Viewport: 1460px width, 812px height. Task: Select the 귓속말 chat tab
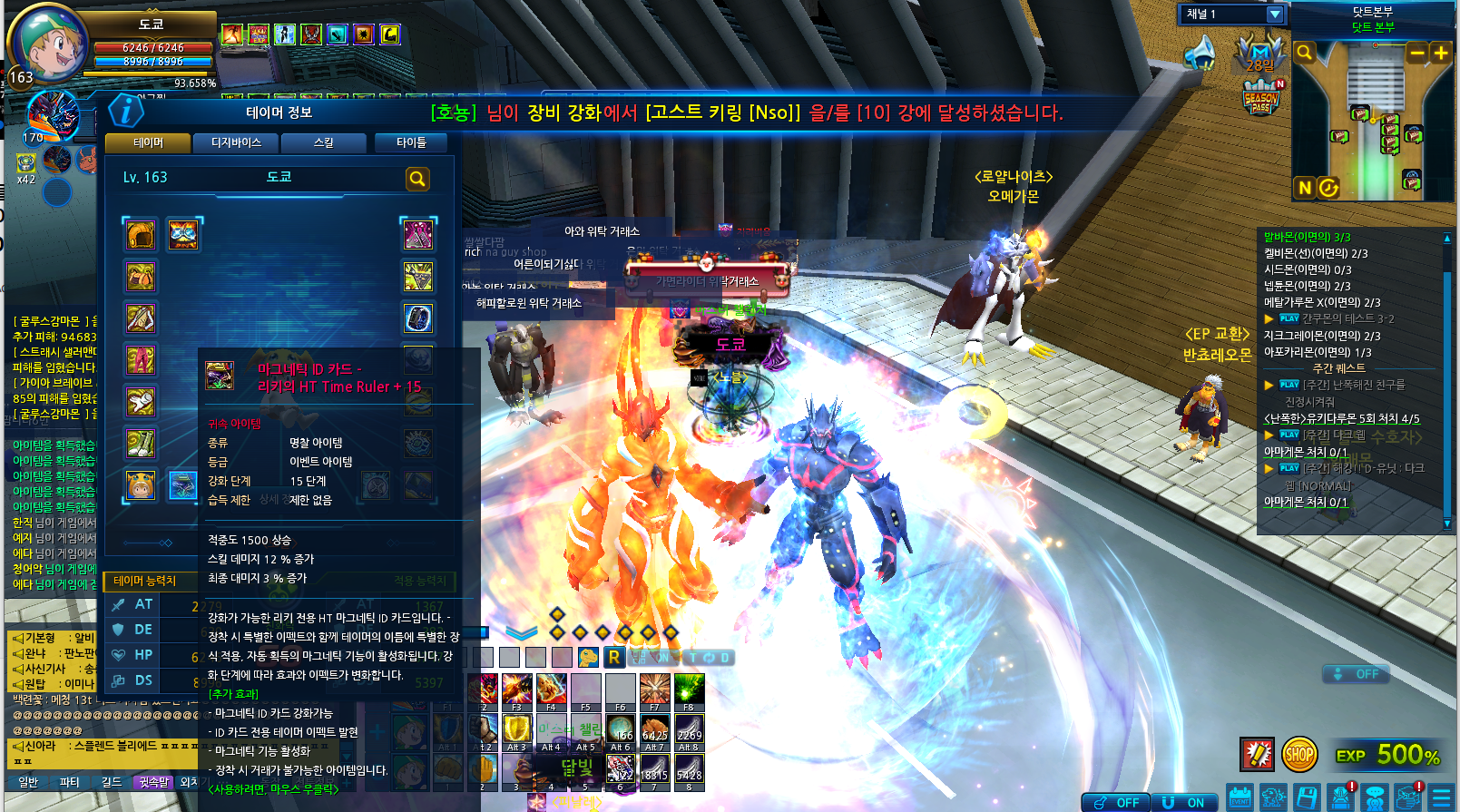(x=154, y=782)
